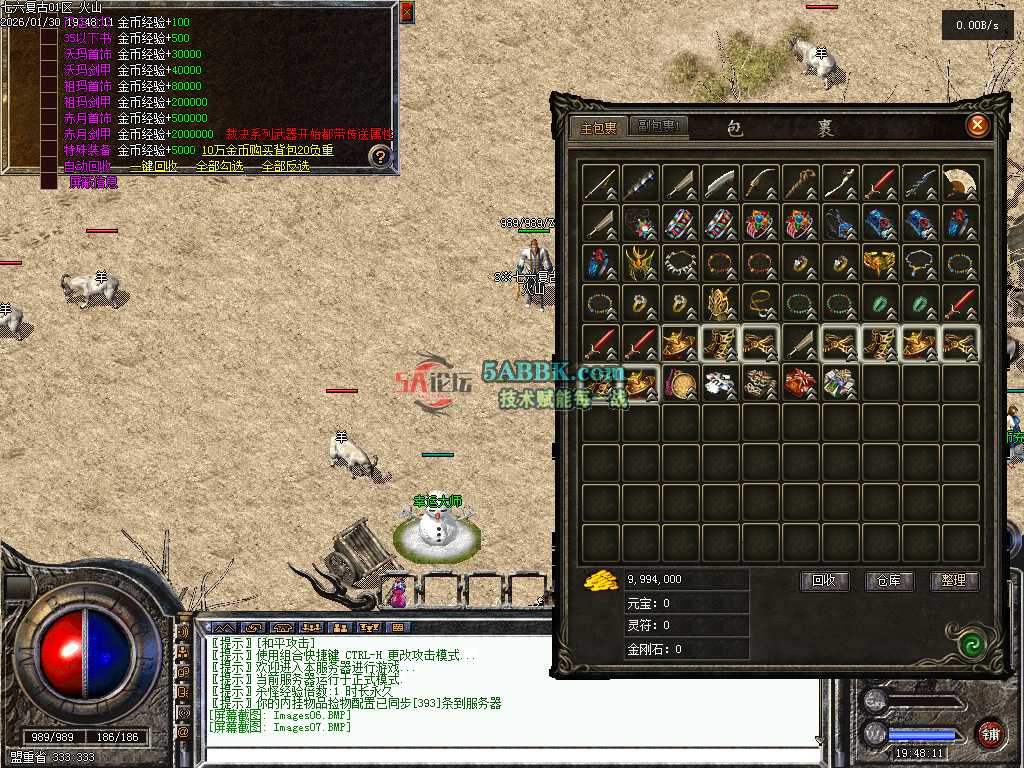Toggle the 屏蔽信息 block messages option

pyautogui.click(x=93, y=182)
